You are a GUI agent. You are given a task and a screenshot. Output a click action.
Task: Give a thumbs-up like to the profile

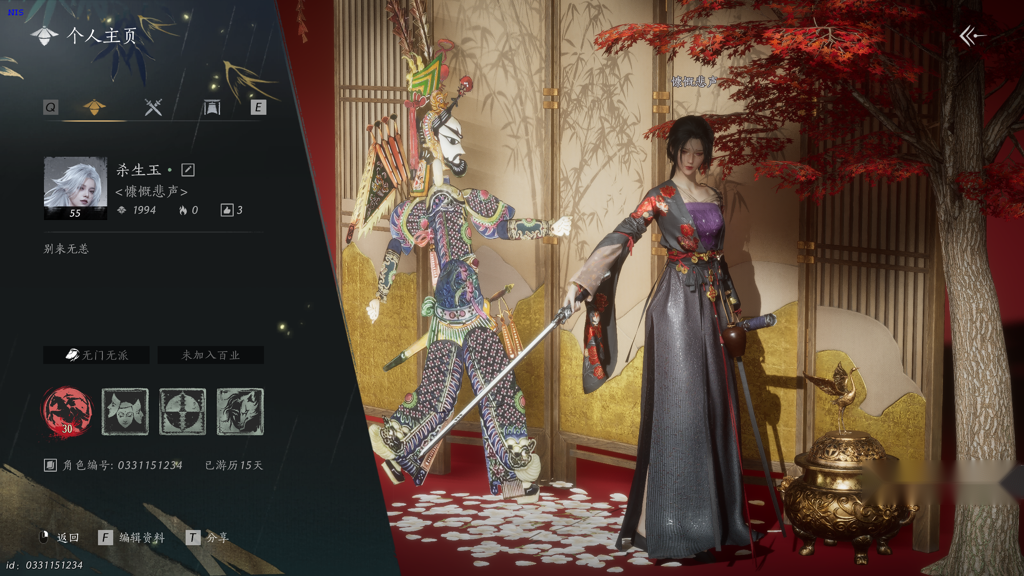(227, 210)
